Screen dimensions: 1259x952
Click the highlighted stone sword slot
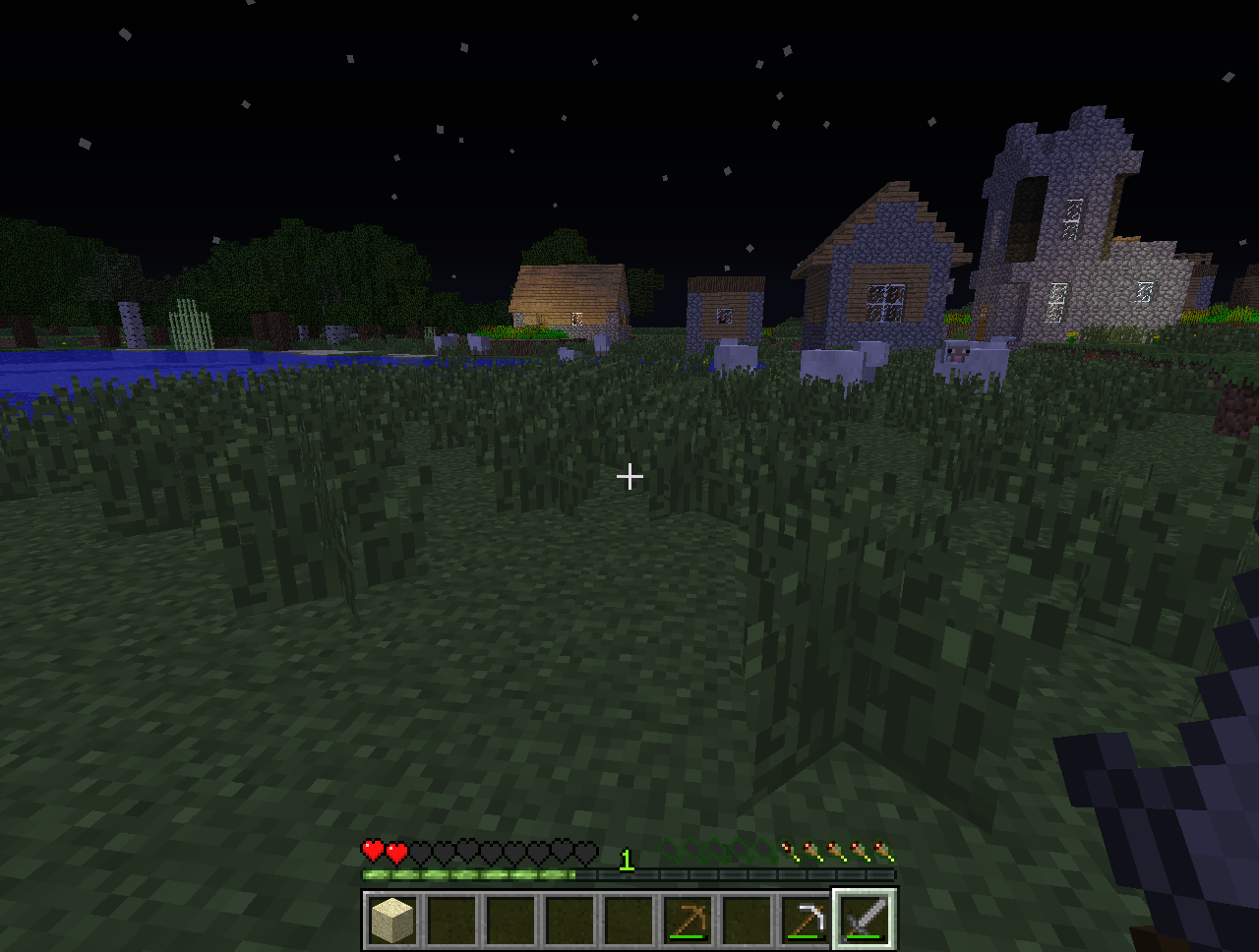(x=865, y=922)
